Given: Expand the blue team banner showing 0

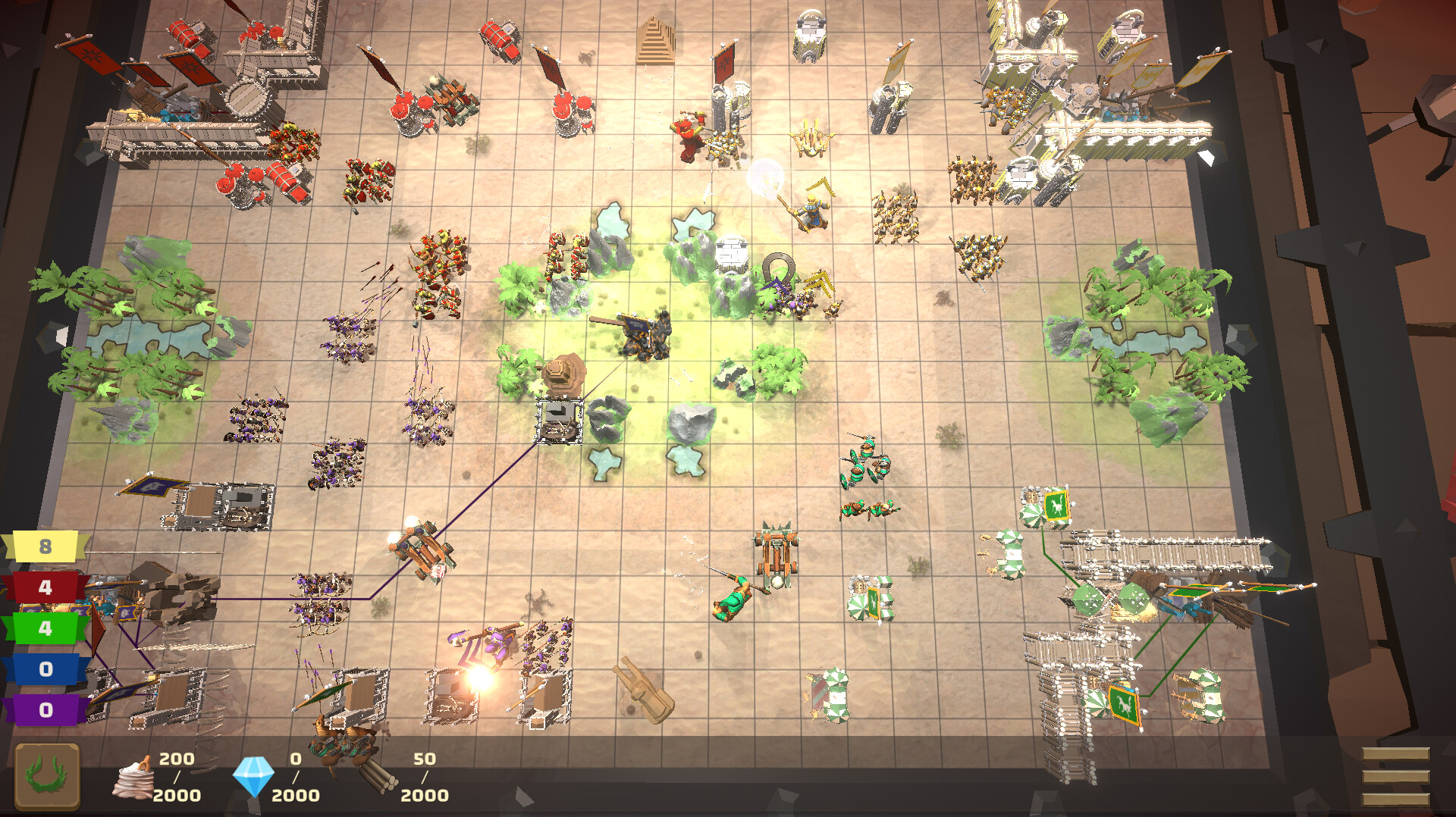Looking at the screenshot, I should click(x=44, y=667).
